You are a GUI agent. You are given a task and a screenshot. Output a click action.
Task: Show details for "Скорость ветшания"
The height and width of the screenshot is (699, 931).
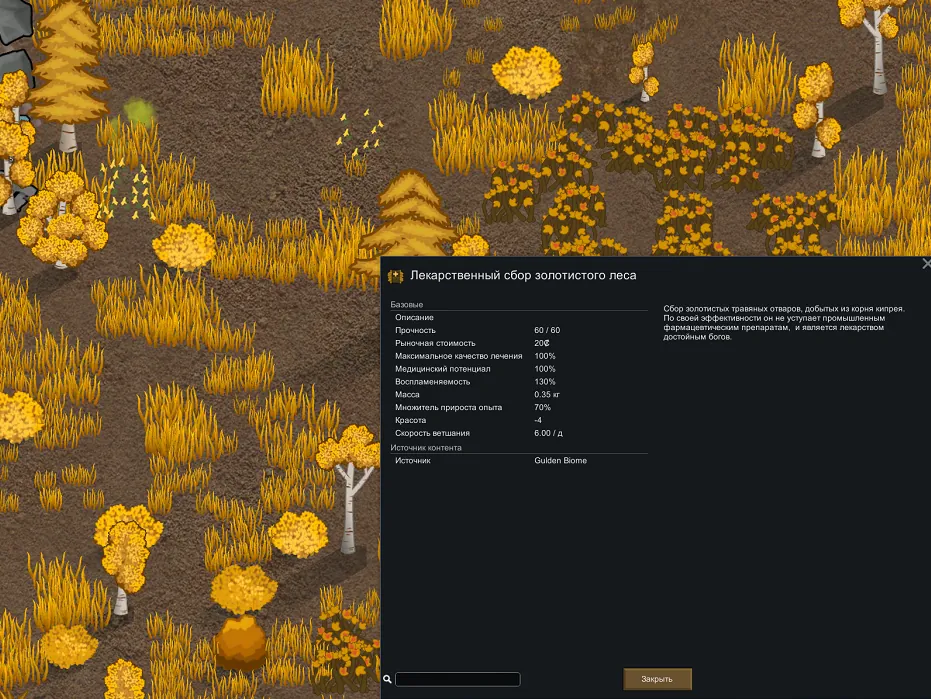pos(519,433)
